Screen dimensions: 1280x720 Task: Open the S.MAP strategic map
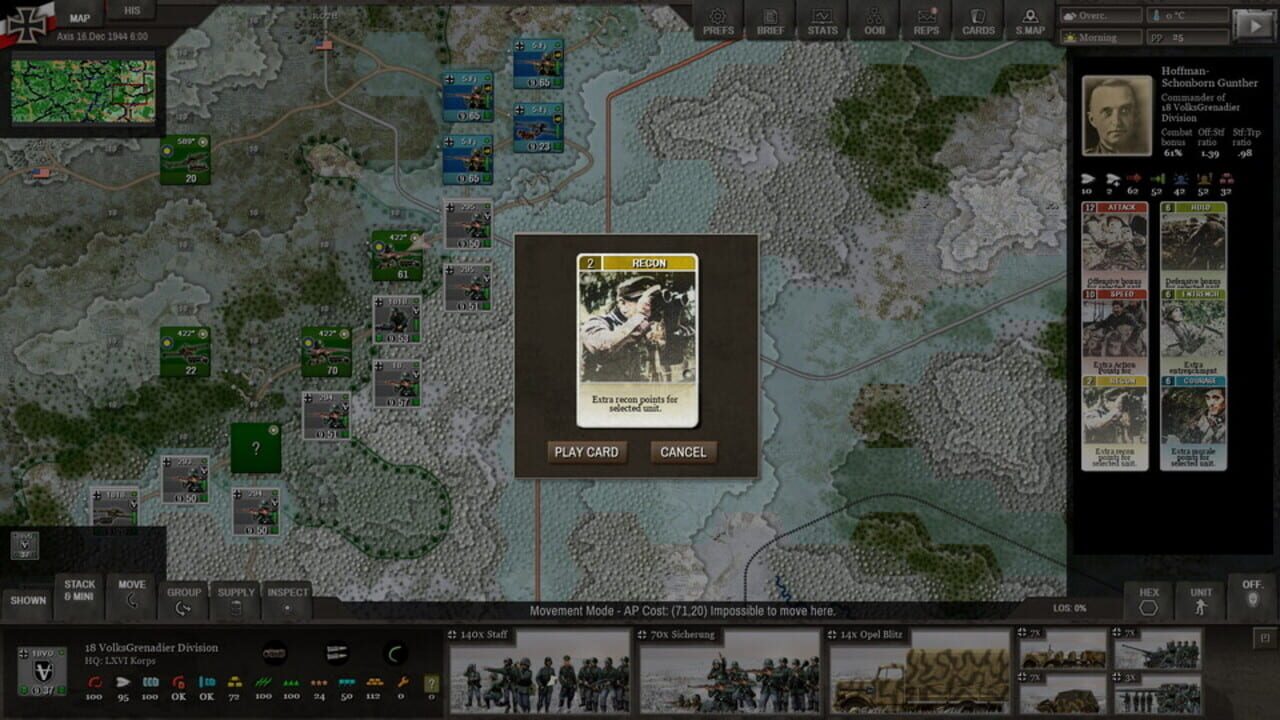[1030, 22]
